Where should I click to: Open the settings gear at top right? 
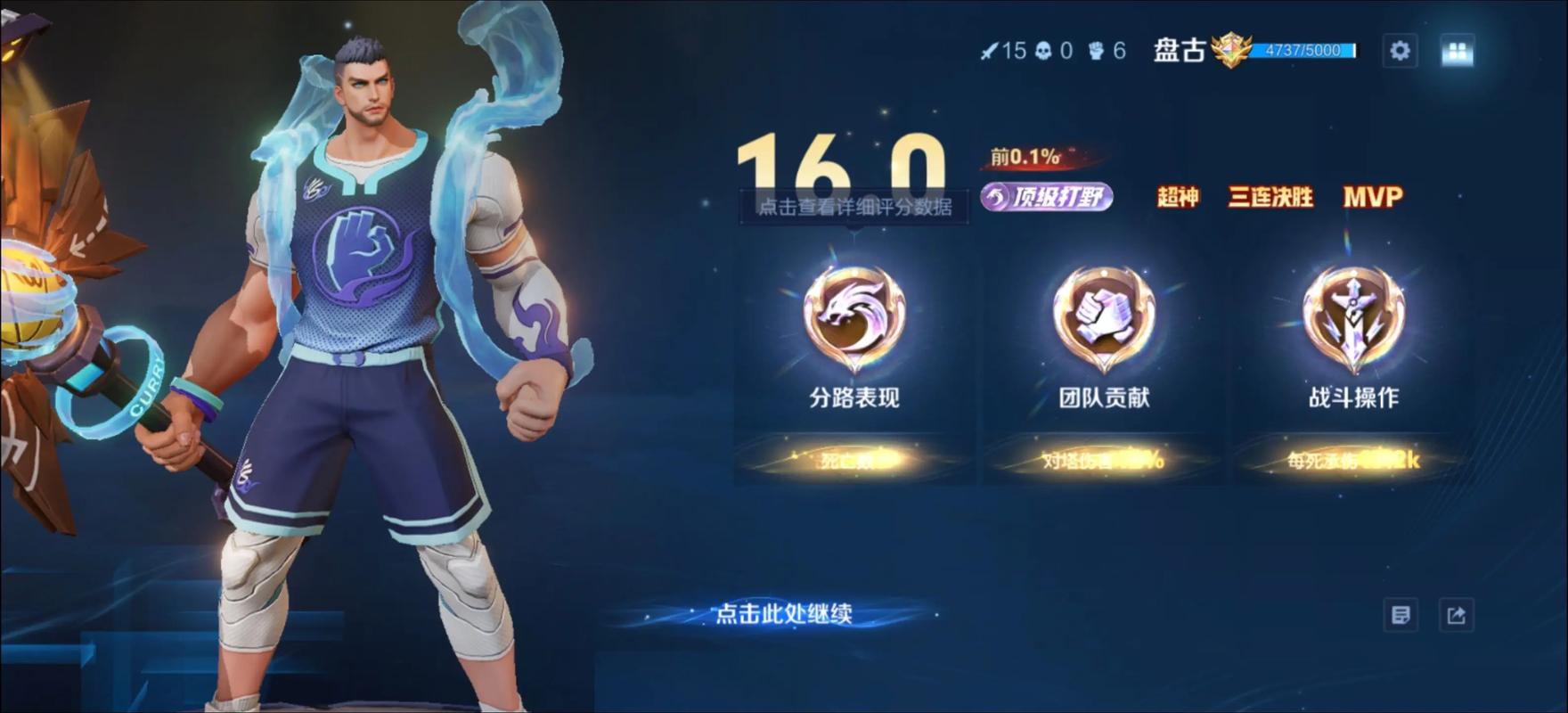(1401, 51)
